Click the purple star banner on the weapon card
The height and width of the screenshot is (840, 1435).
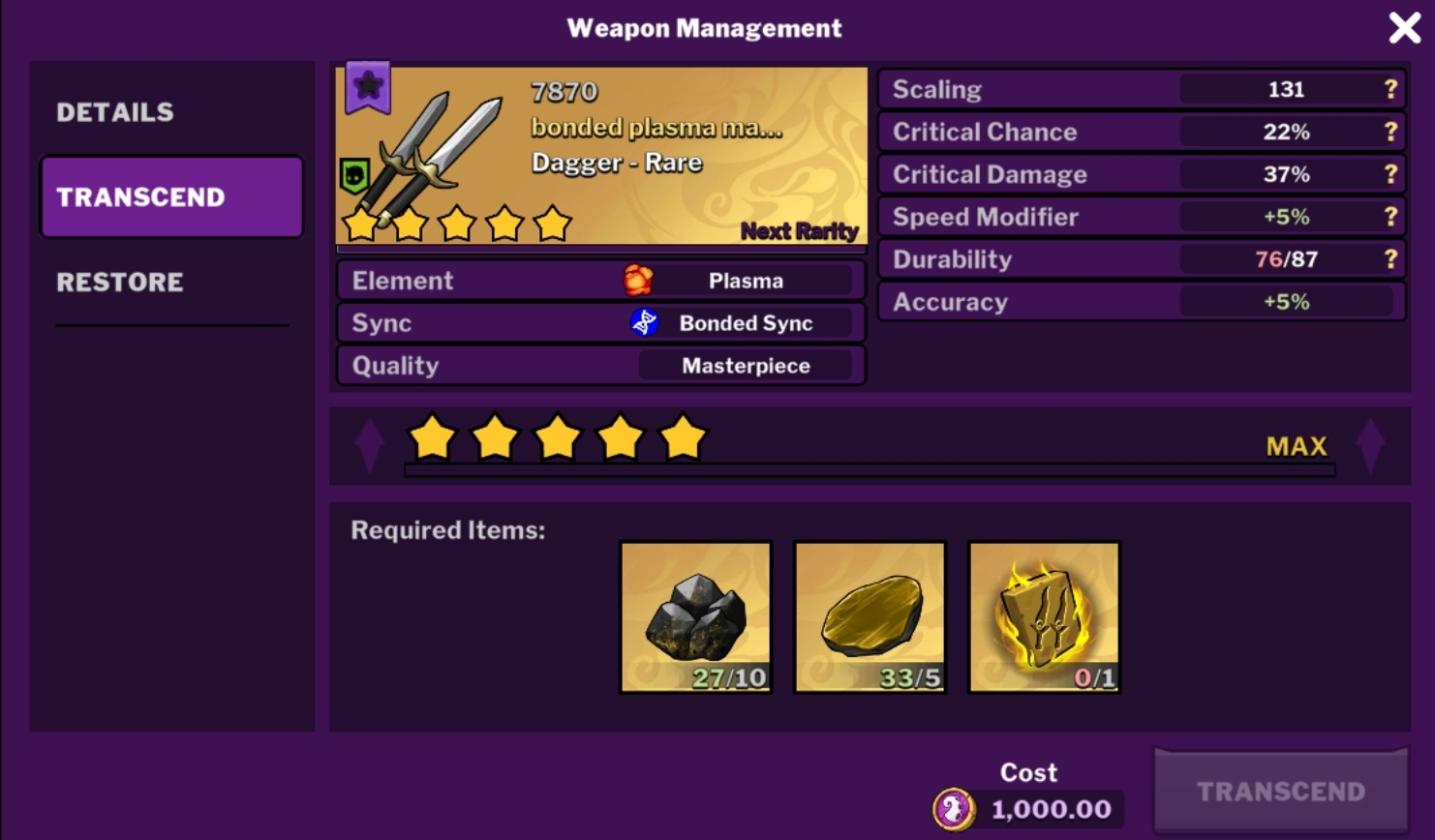click(x=366, y=87)
